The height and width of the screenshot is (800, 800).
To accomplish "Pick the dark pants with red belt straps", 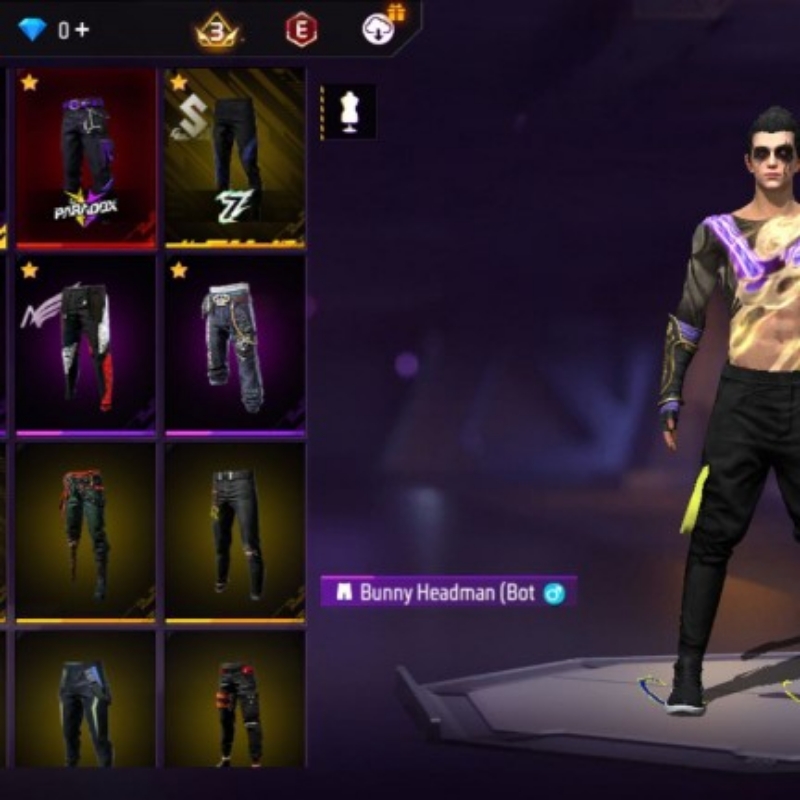I will [86, 531].
